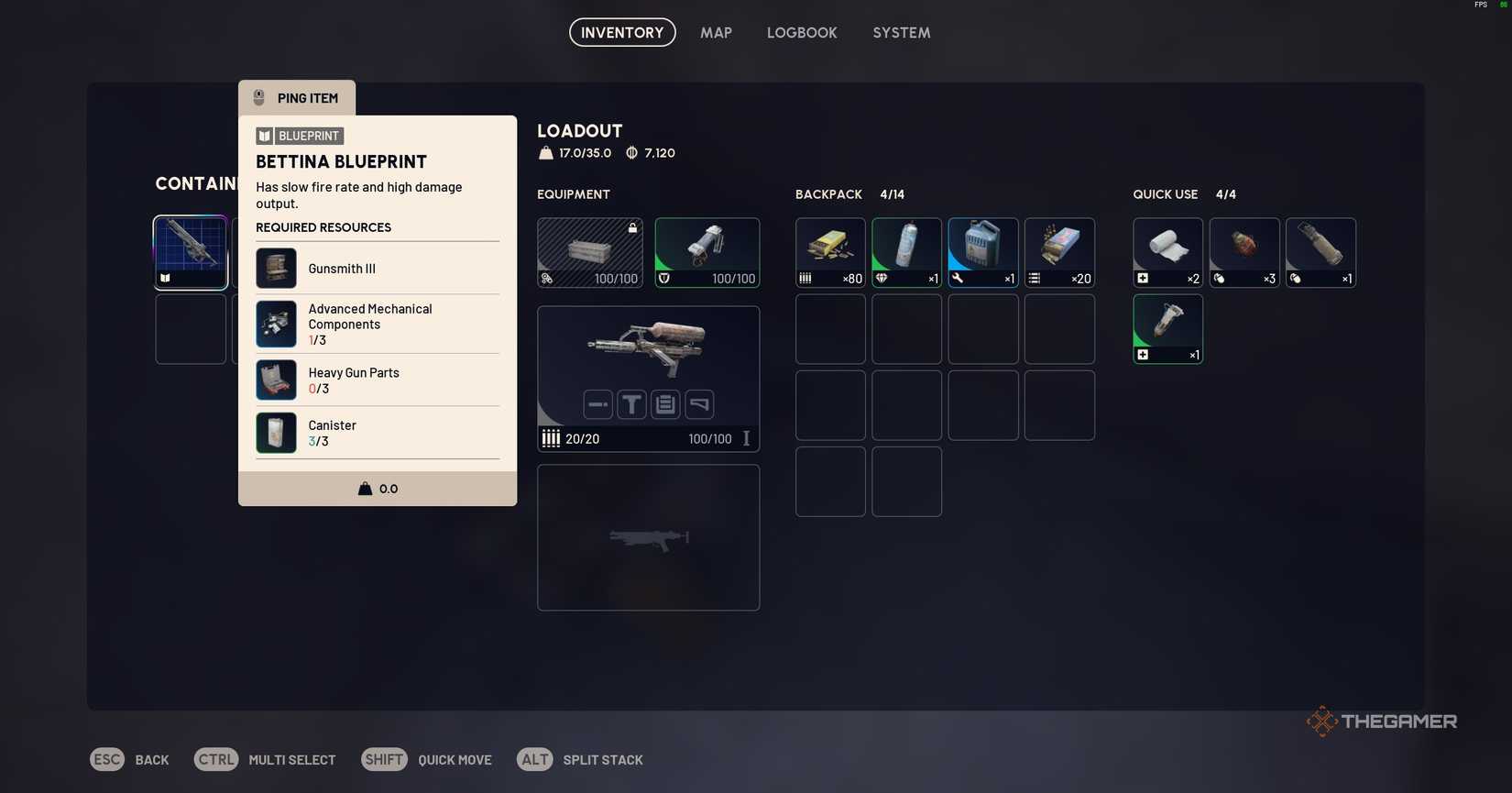This screenshot has width=1512, height=793.
Task: Click the wrench icon on the blue canister item
Action: [957, 279]
